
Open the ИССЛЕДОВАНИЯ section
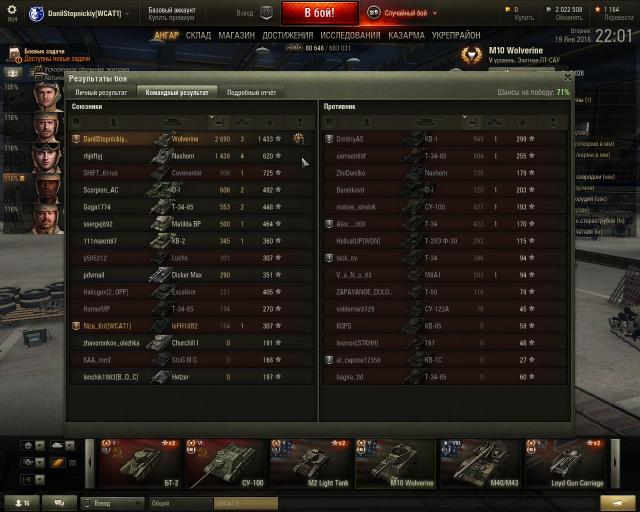[350, 35]
